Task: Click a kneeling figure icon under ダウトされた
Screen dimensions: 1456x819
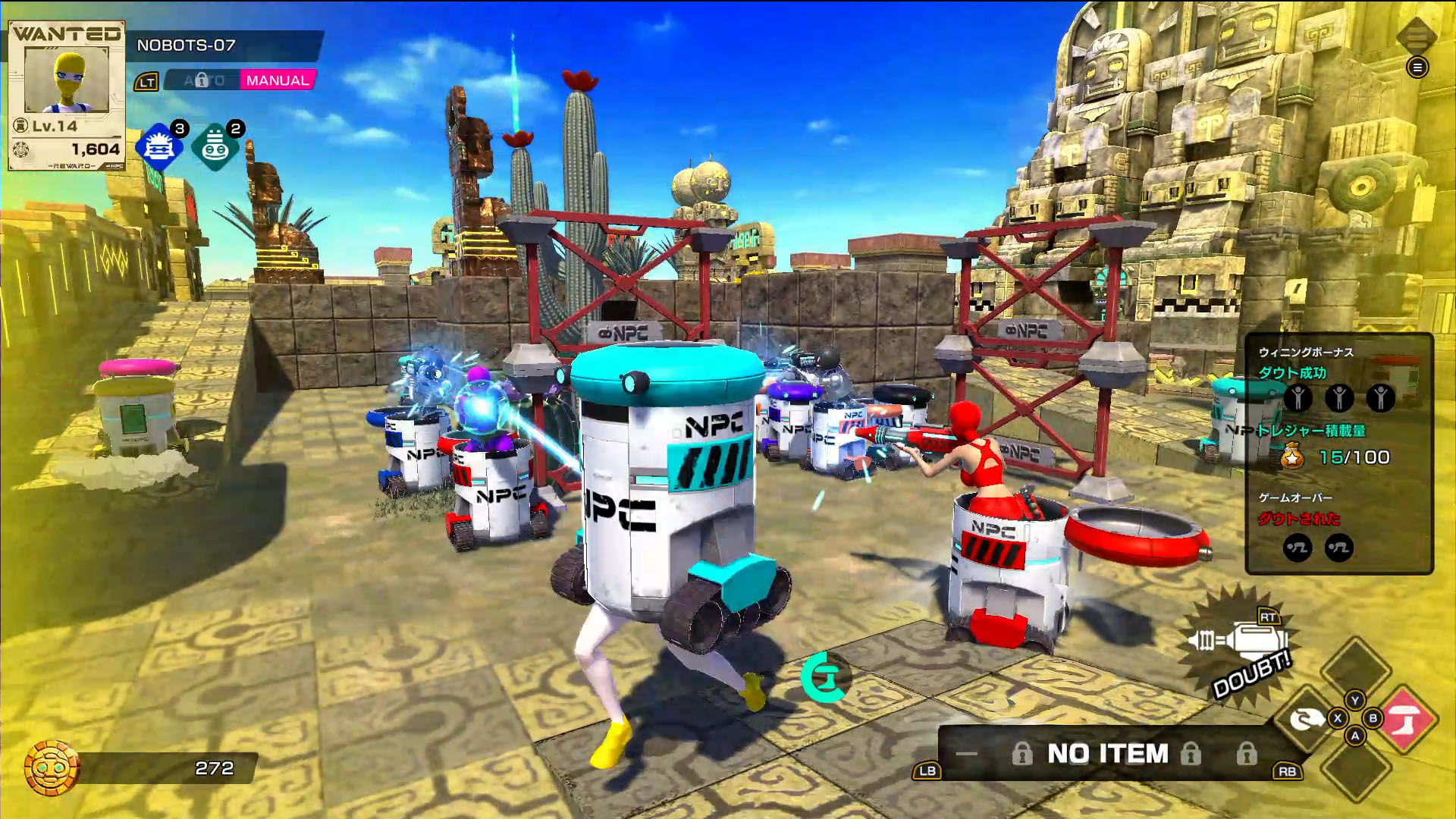Action: point(1297,548)
